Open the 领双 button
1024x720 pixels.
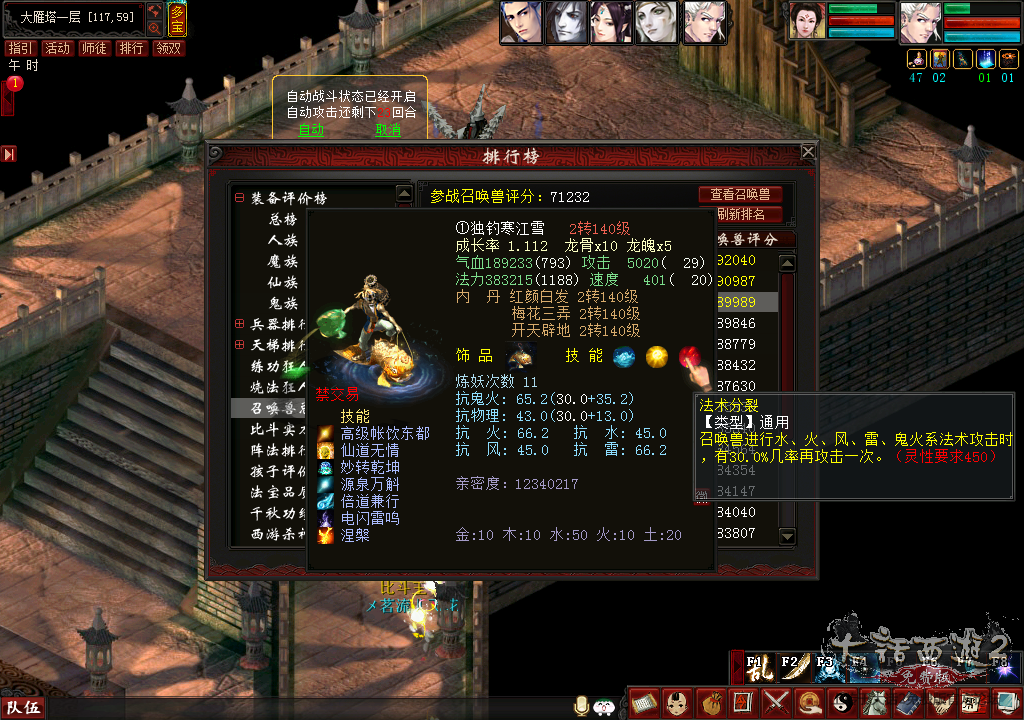168,48
